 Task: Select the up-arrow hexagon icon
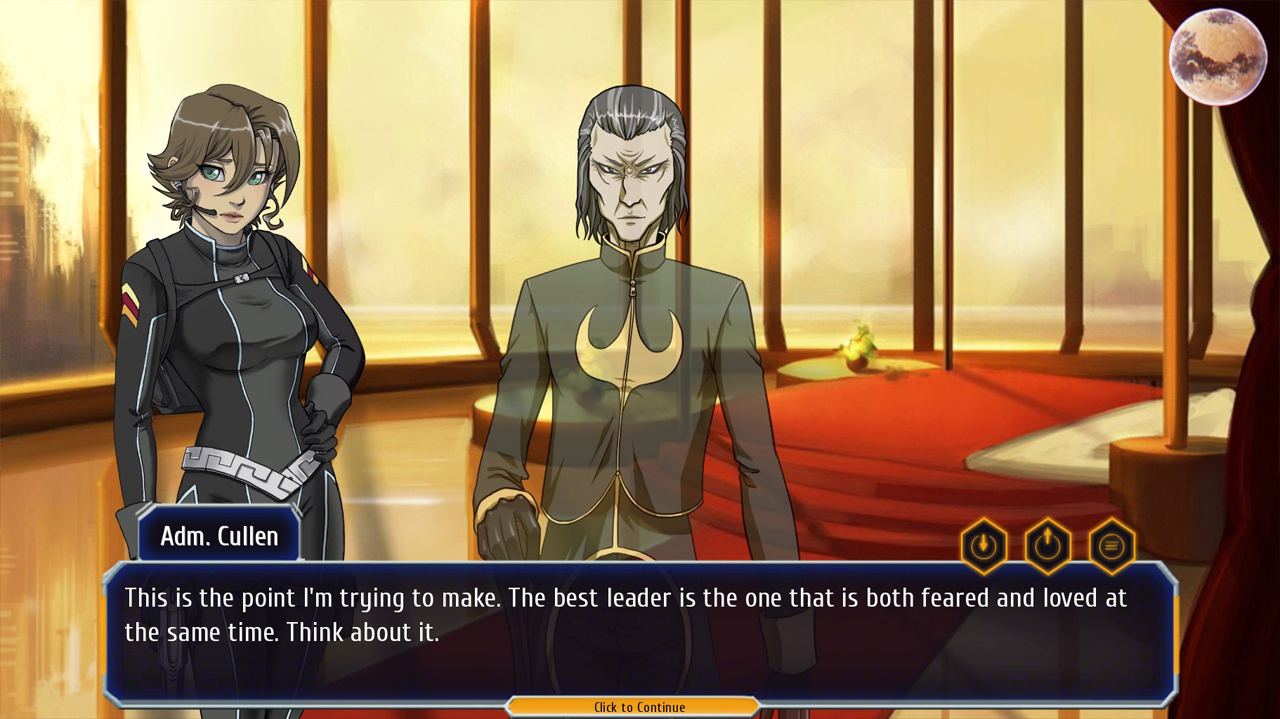[1047, 546]
